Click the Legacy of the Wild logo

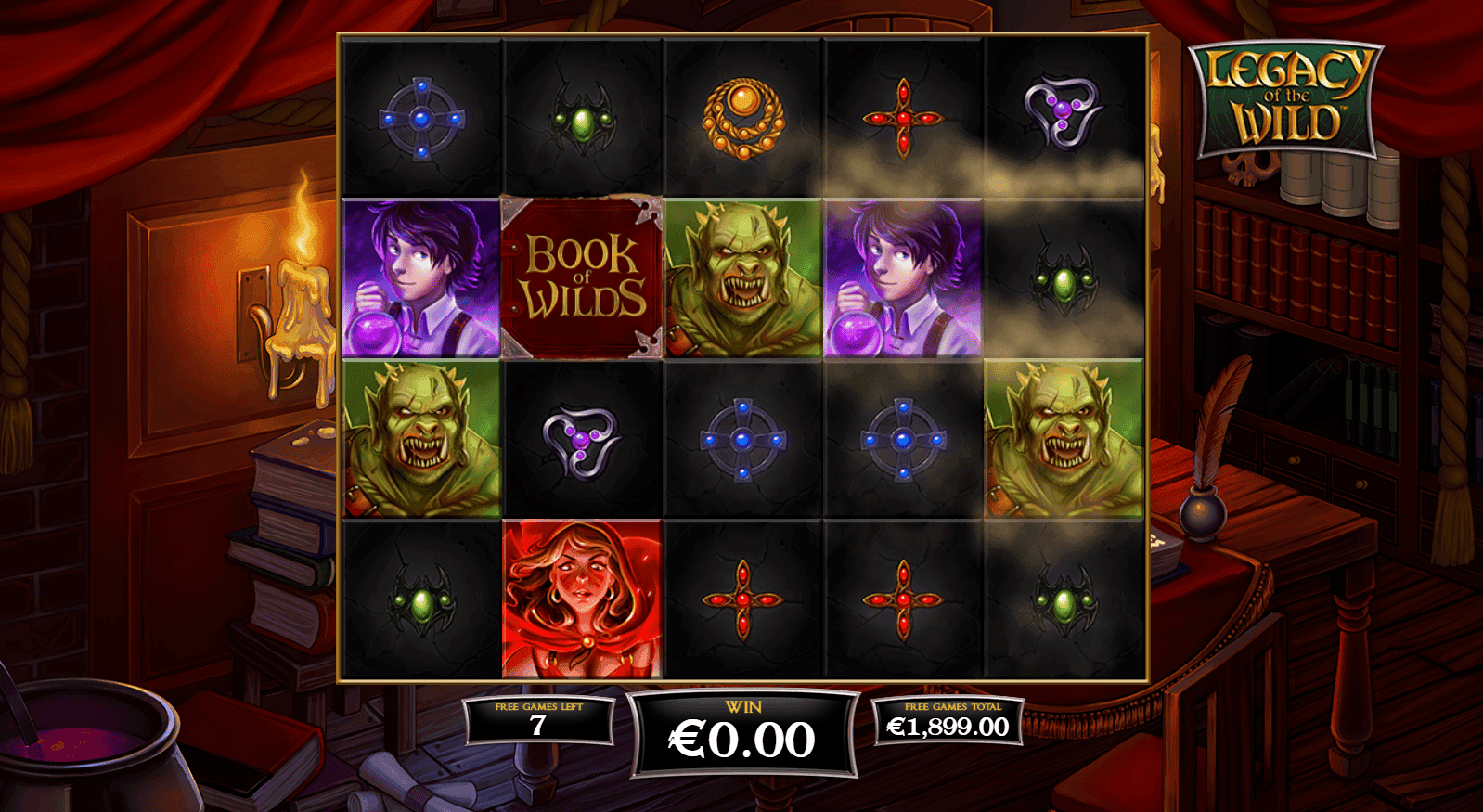(x=1287, y=98)
